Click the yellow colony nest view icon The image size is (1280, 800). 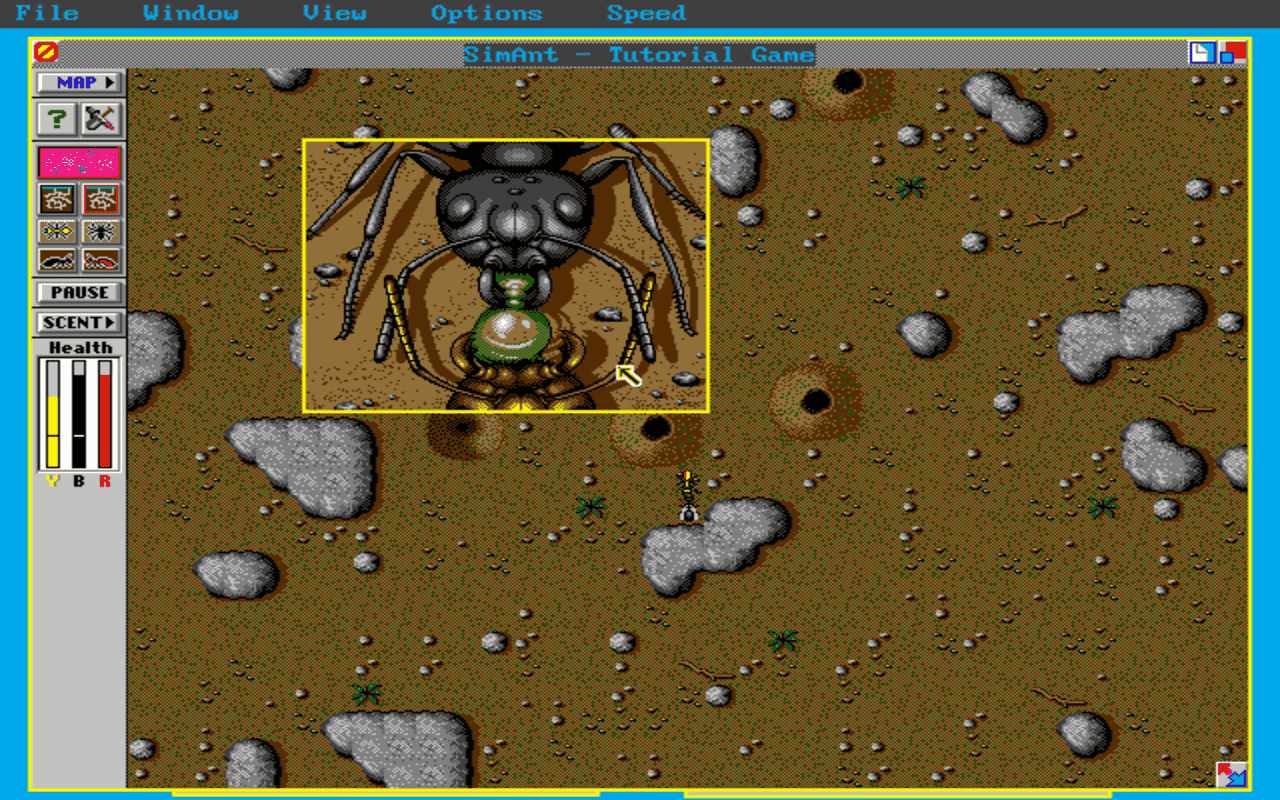tap(57, 199)
